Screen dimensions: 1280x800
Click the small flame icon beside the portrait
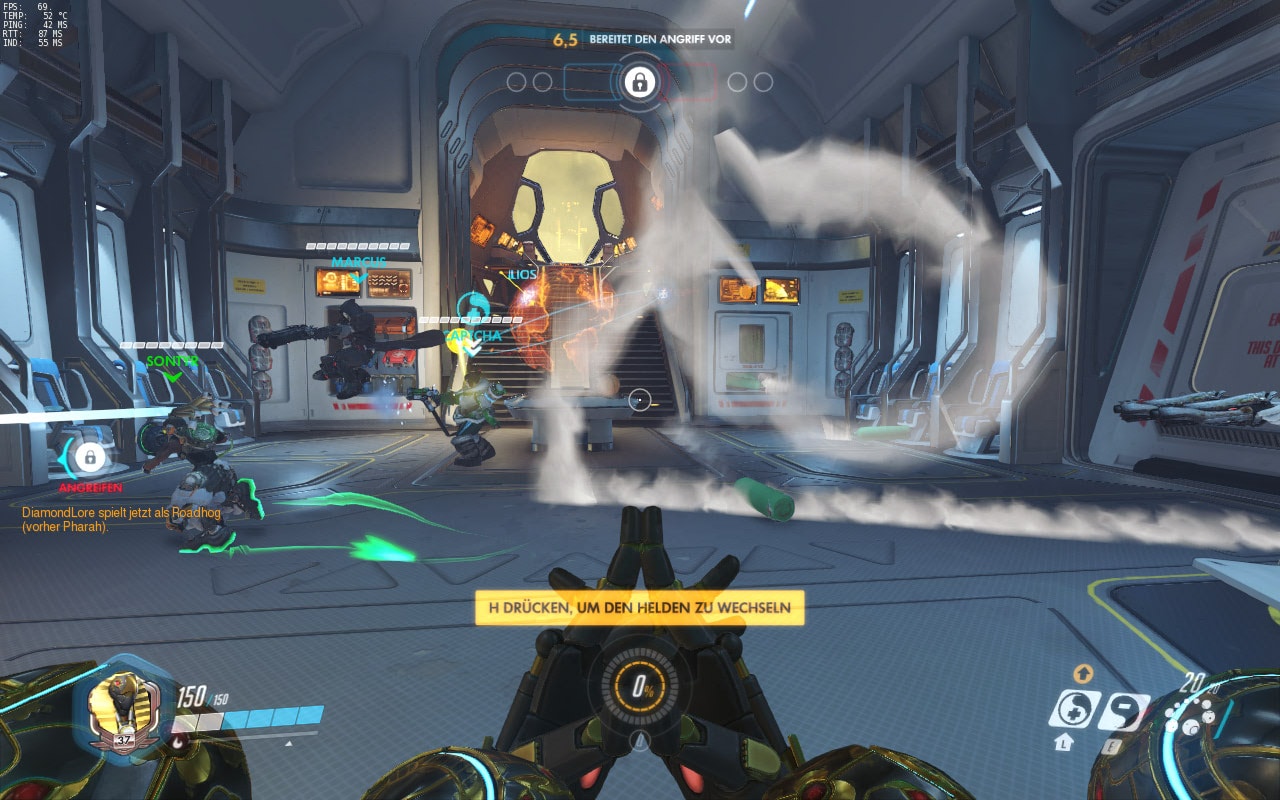click(179, 741)
